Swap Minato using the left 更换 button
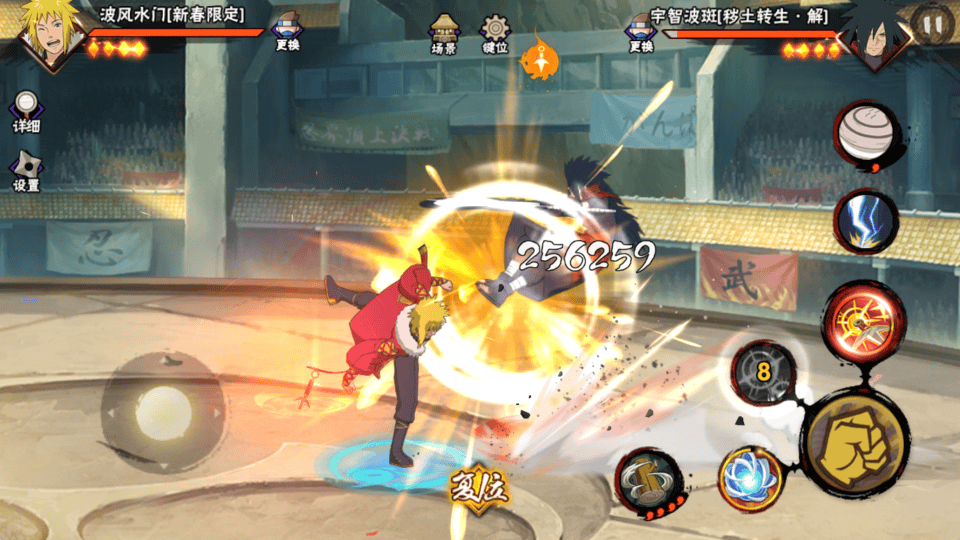 point(288,33)
